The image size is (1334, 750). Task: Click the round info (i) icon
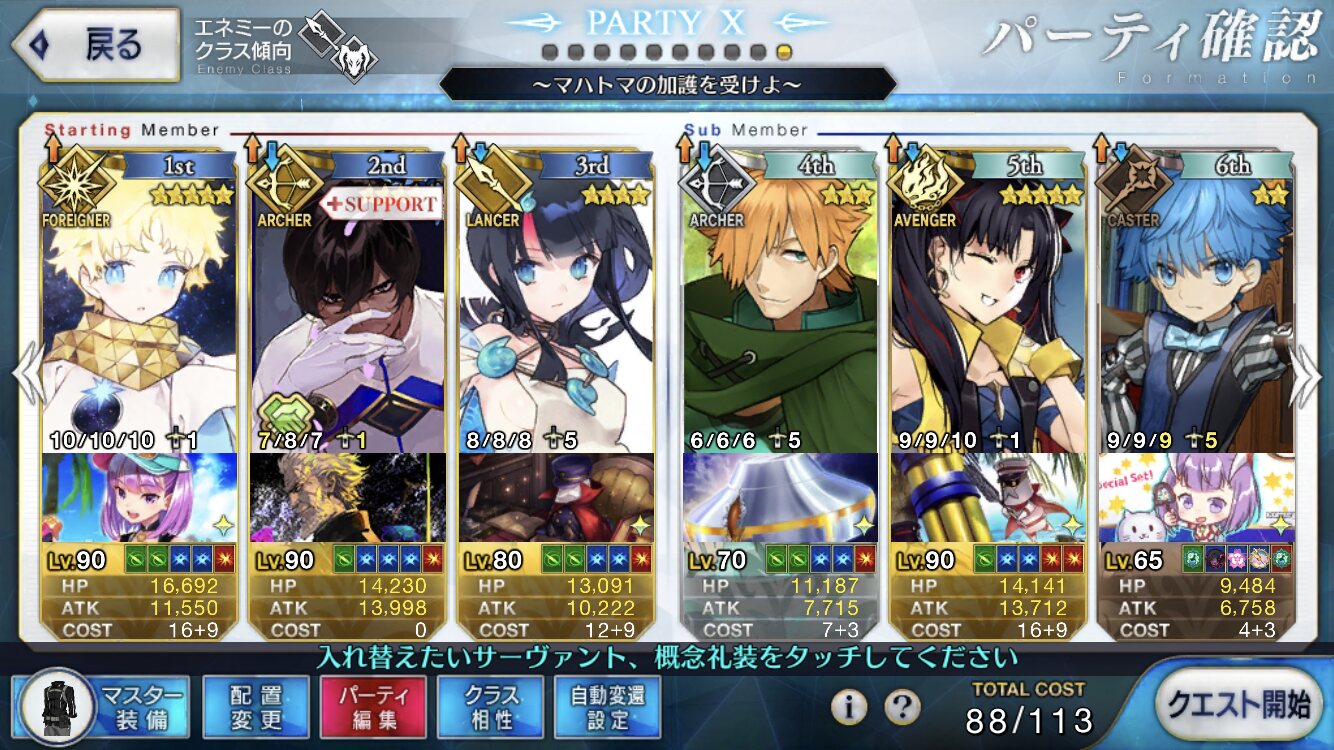(x=849, y=708)
